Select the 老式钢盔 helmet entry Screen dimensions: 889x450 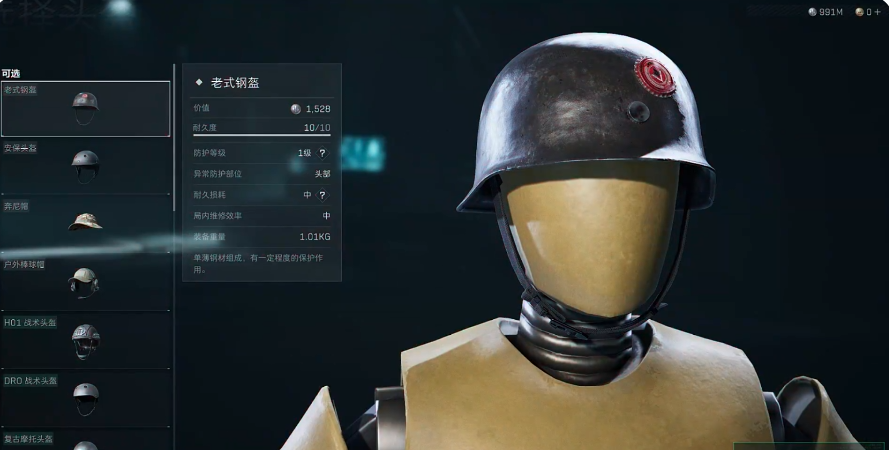click(85, 108)
